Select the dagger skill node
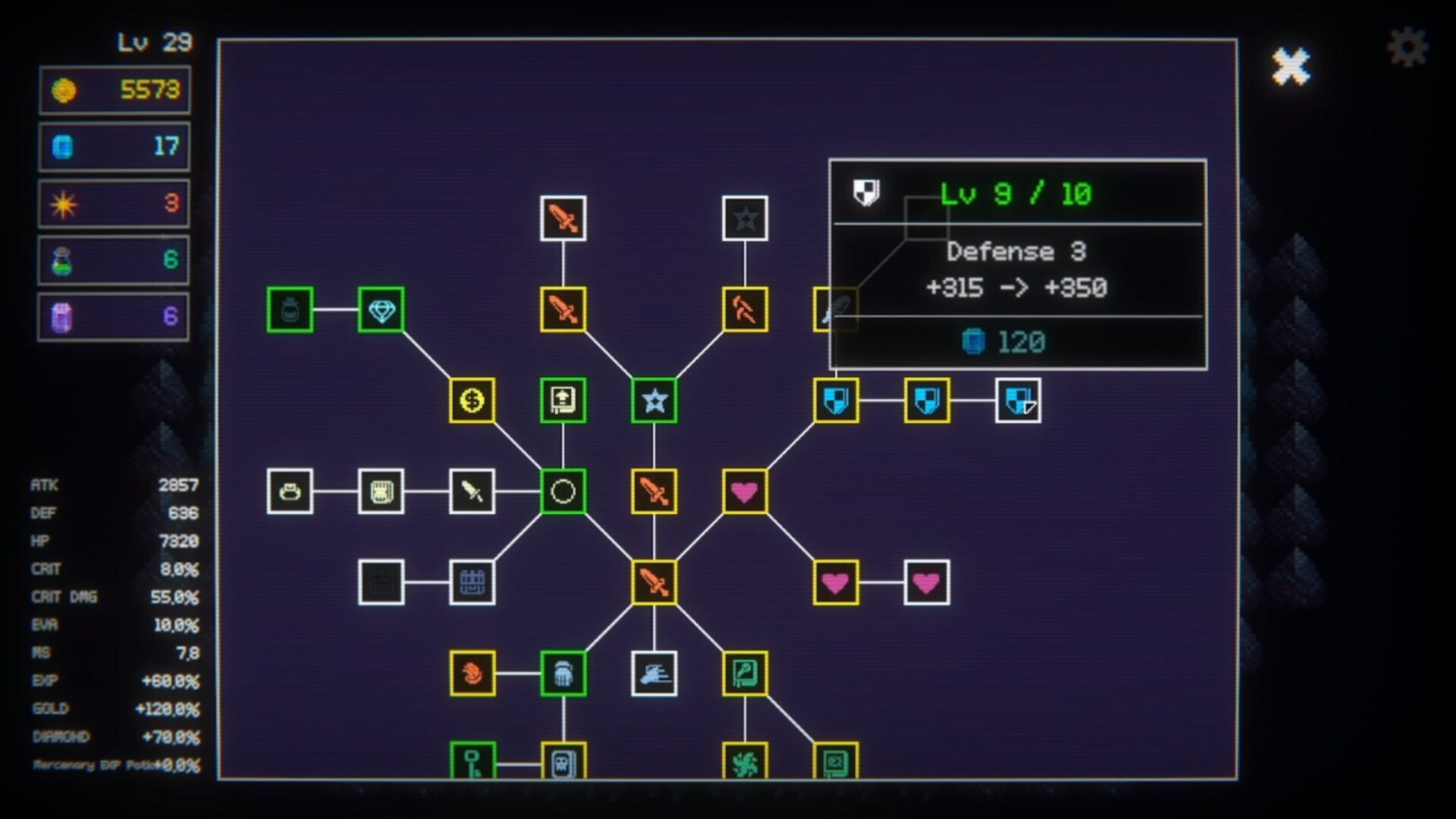 pyautogui.click(x=472, y=492)
